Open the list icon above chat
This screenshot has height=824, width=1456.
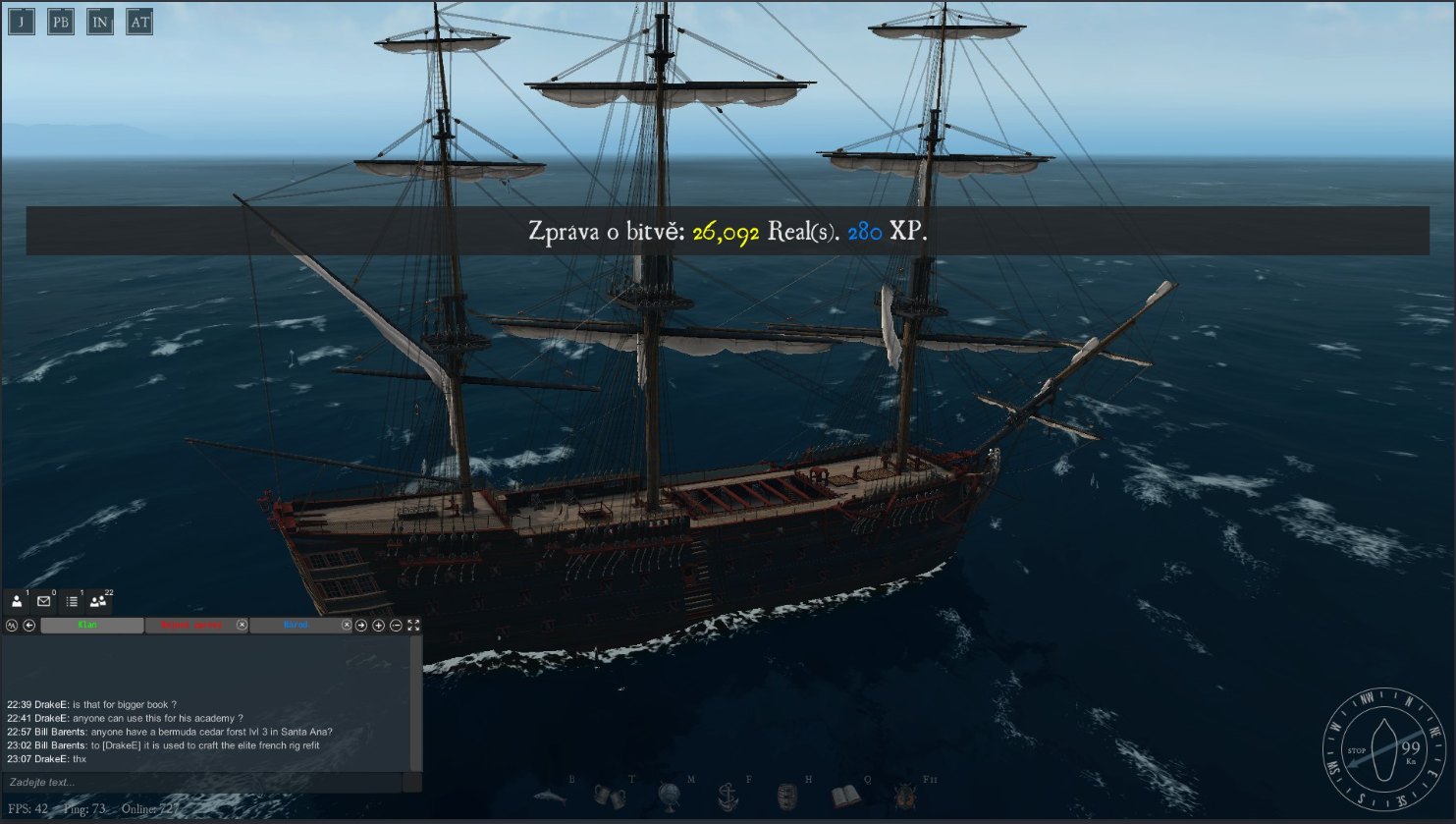[72, 601]
